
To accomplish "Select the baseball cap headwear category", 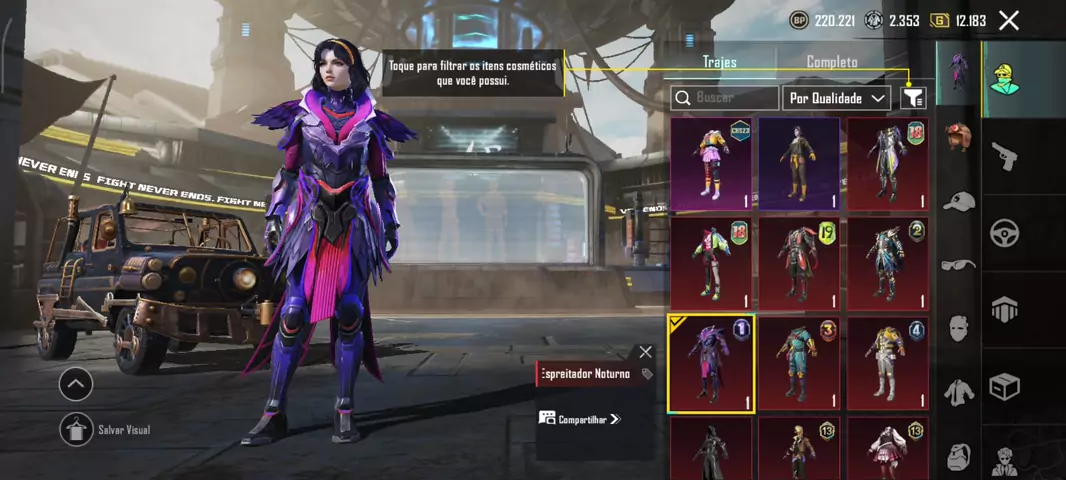I will pos(959,201).
